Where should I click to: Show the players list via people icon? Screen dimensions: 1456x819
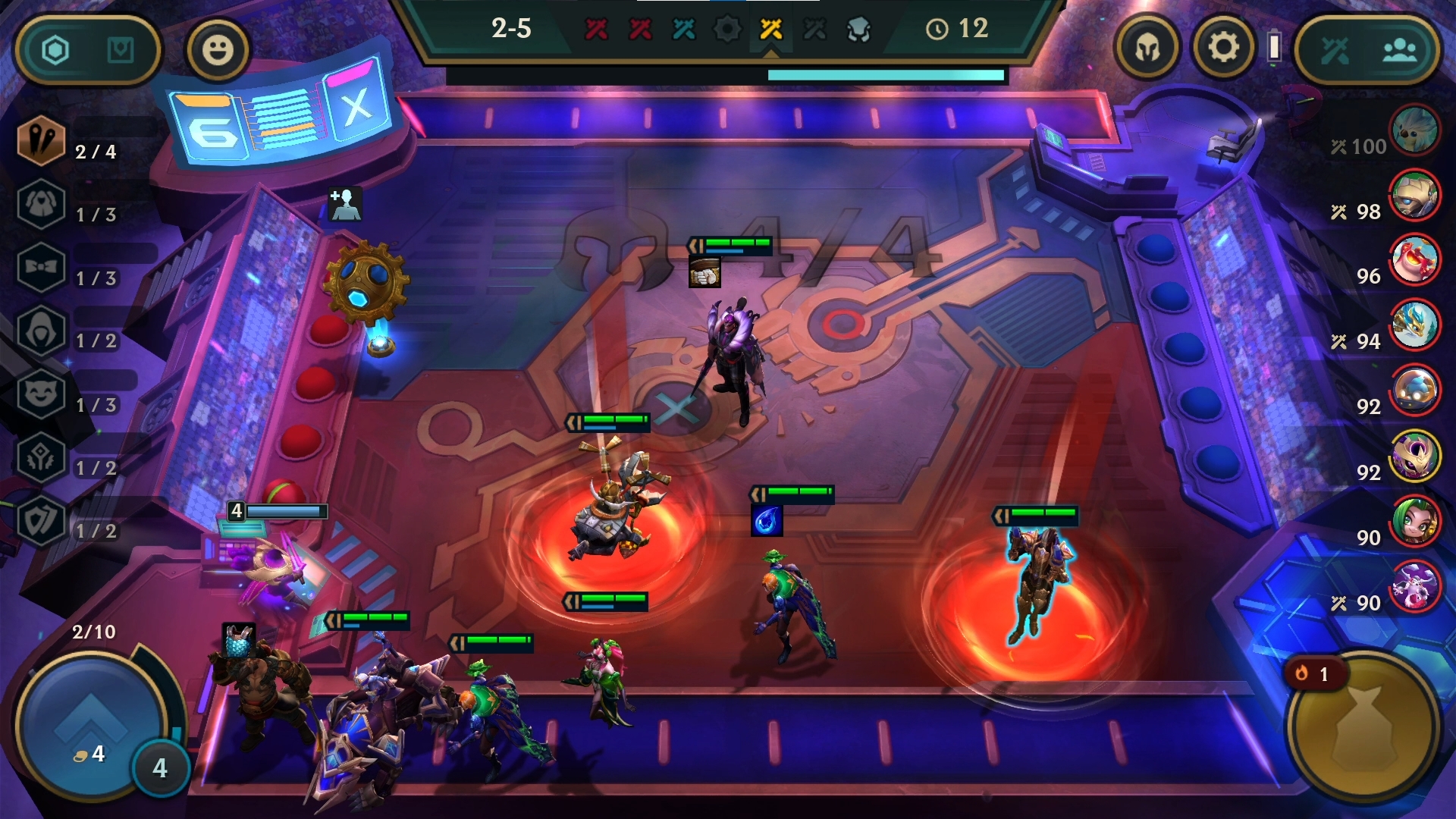coord(1399,51)
